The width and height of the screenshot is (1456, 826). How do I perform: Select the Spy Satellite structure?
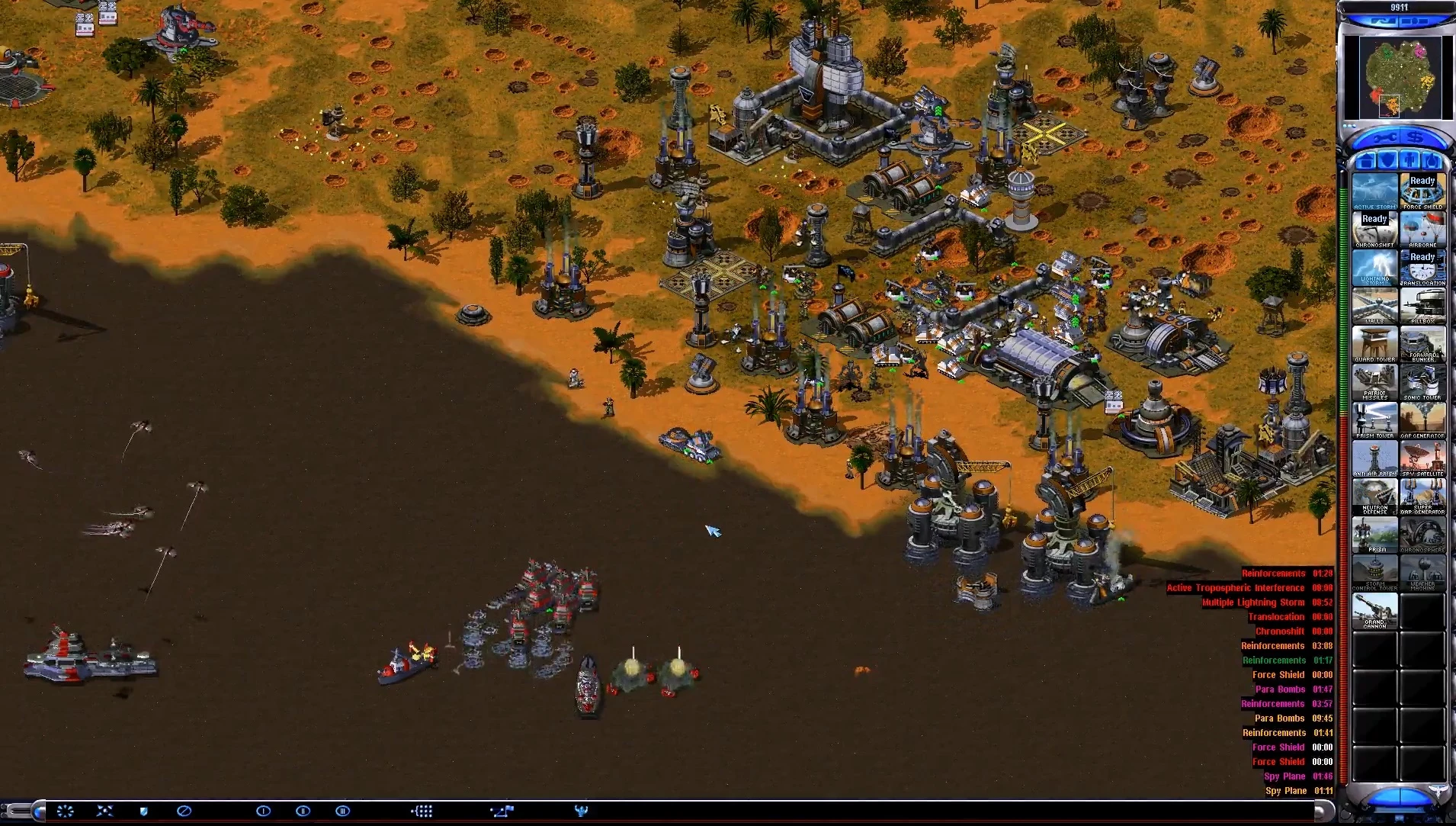1422,458
